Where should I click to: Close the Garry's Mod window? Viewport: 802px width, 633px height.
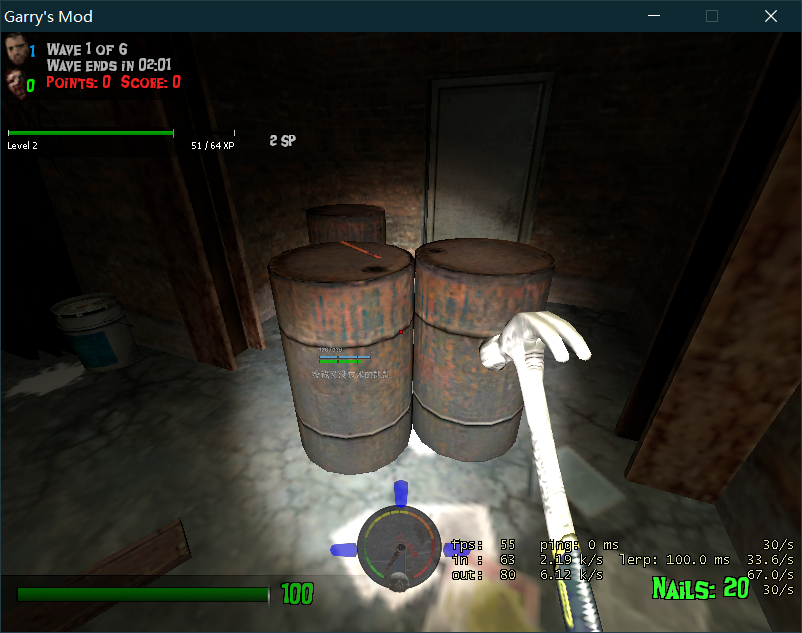coord(770,16)
